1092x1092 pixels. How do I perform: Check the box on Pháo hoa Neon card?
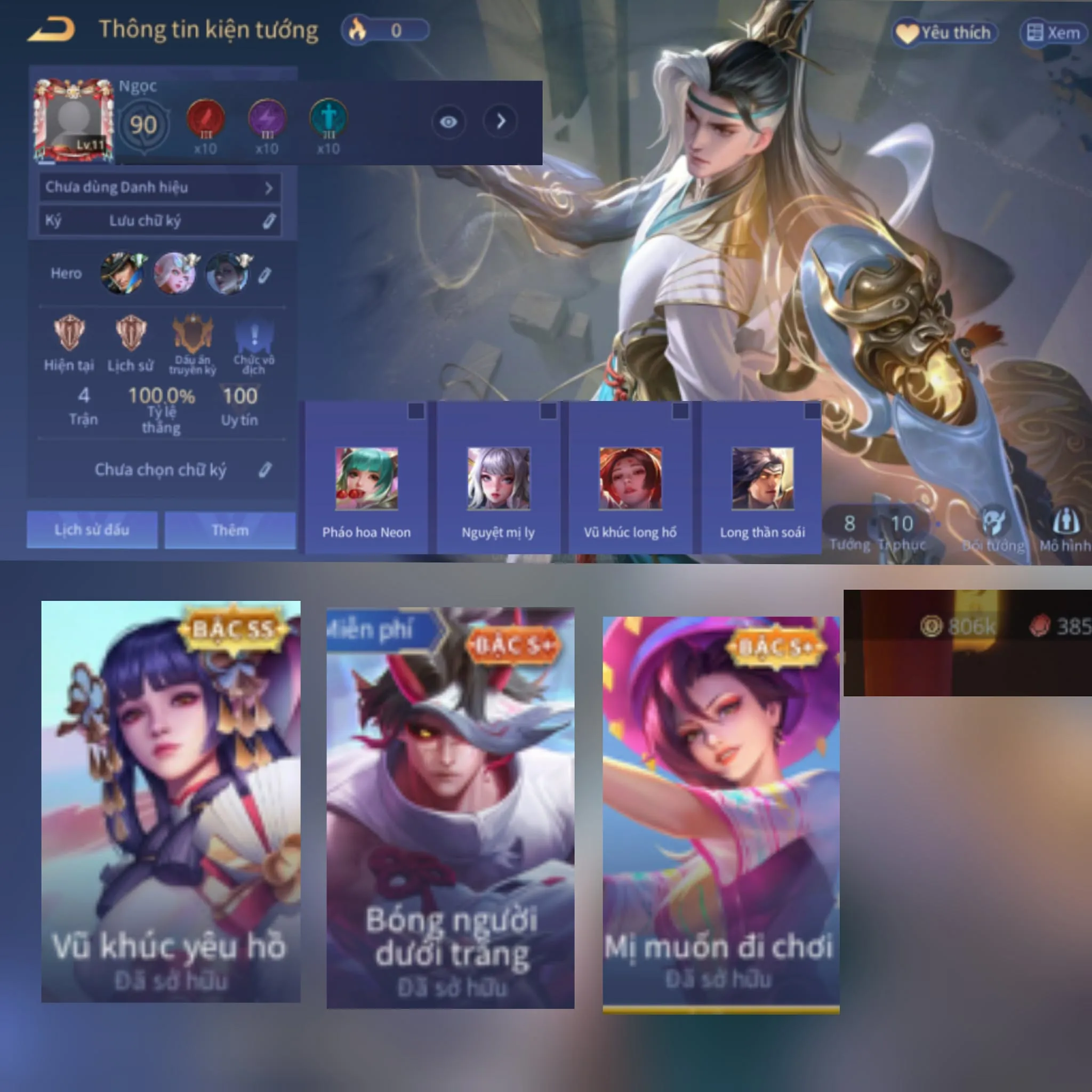click(x=415, y=413)
